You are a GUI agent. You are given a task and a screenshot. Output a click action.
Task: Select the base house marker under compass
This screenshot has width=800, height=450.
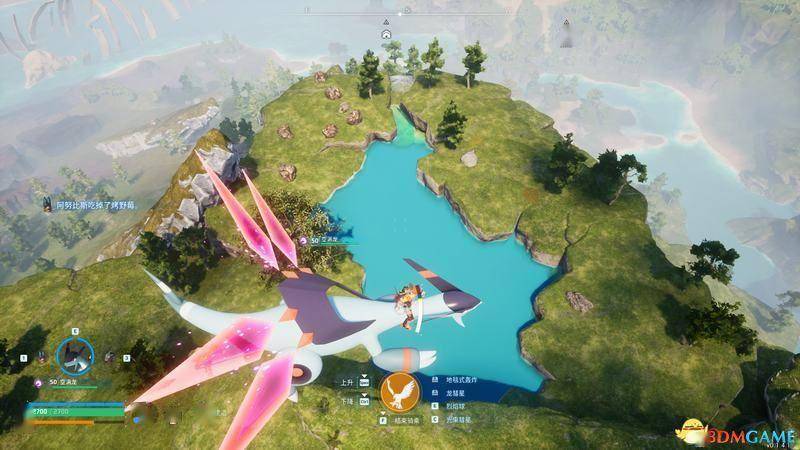[386, 33]
